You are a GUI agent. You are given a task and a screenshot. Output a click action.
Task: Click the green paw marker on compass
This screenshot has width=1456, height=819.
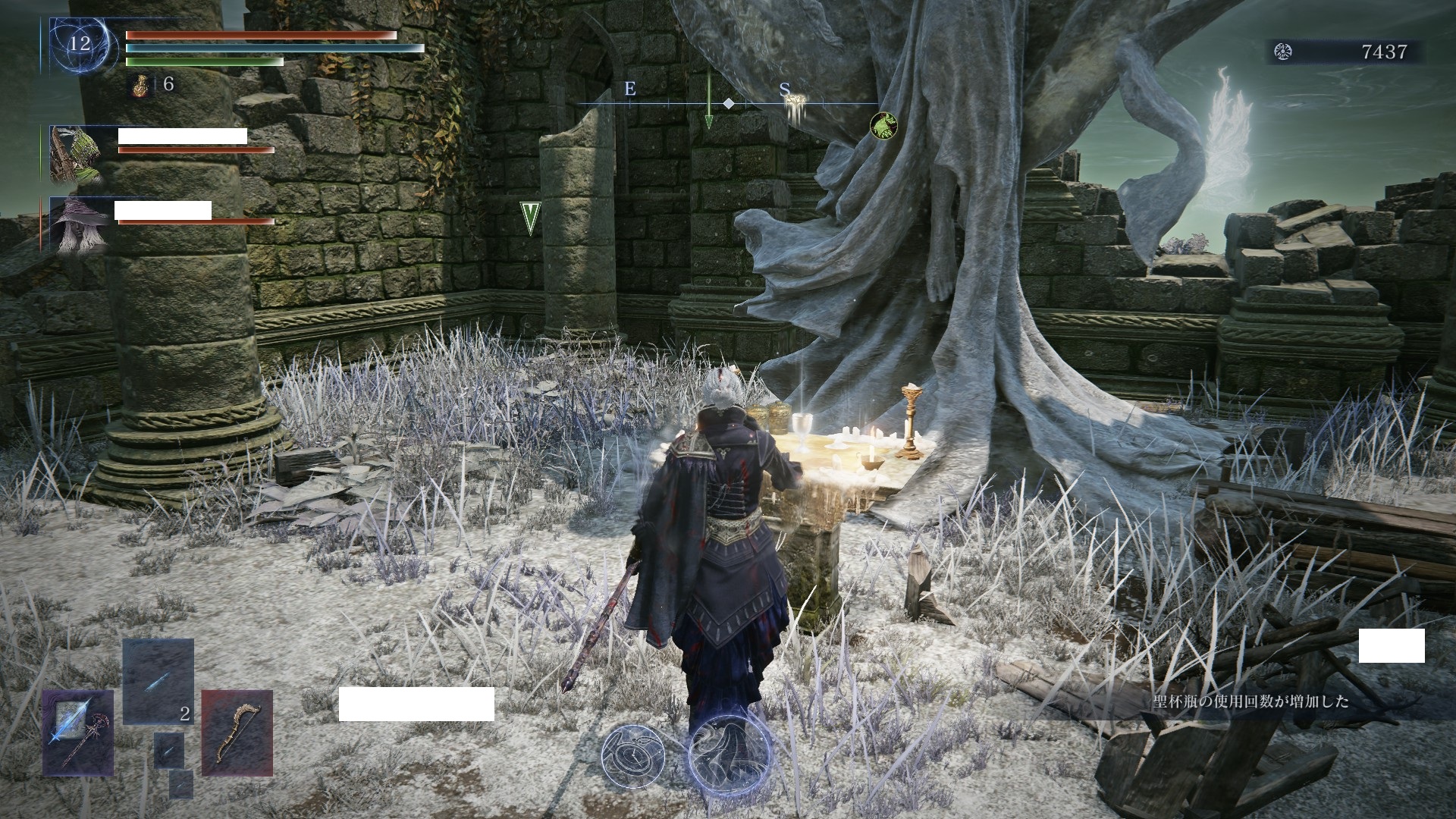883,124
